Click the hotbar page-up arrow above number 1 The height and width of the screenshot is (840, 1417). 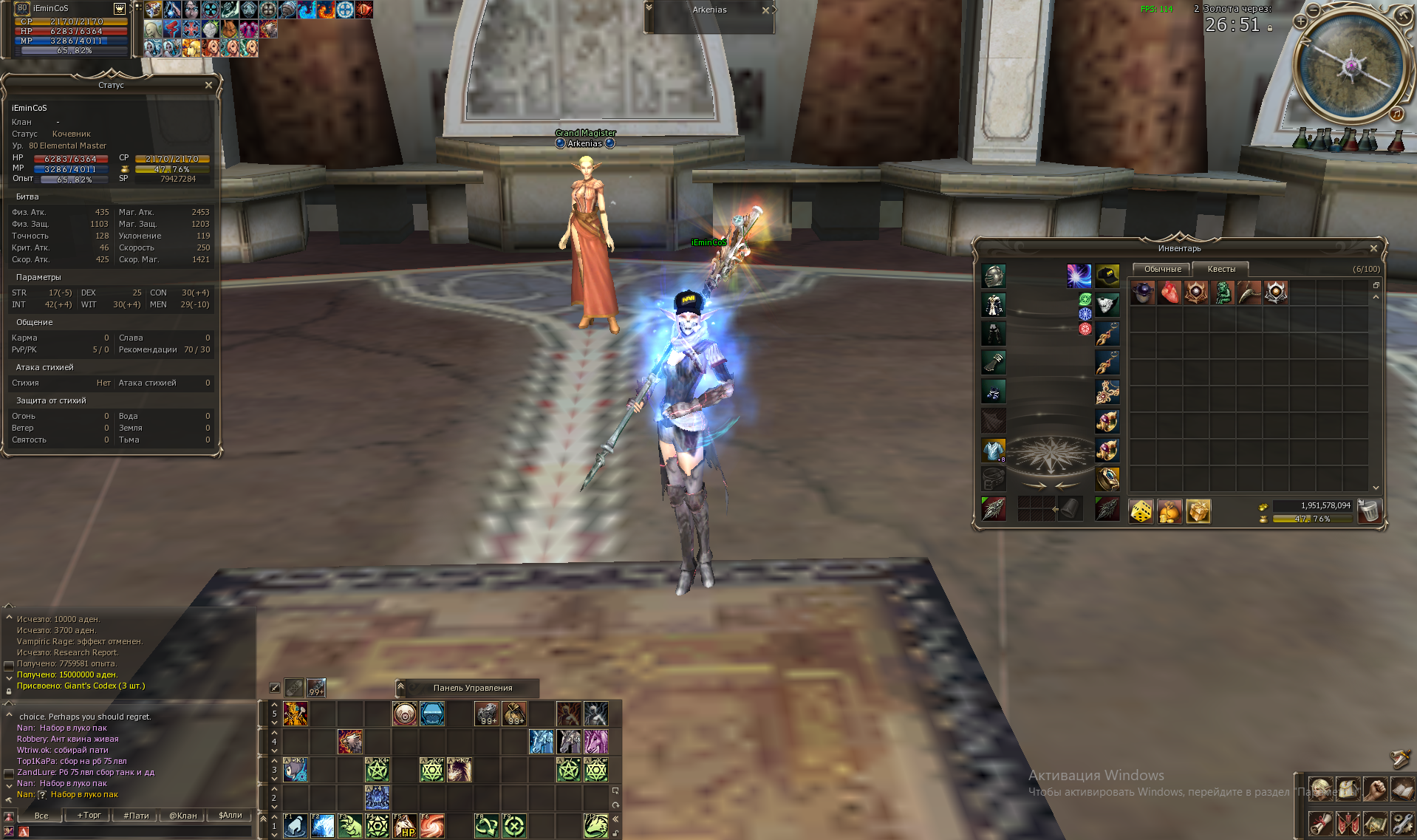[274, 816]
